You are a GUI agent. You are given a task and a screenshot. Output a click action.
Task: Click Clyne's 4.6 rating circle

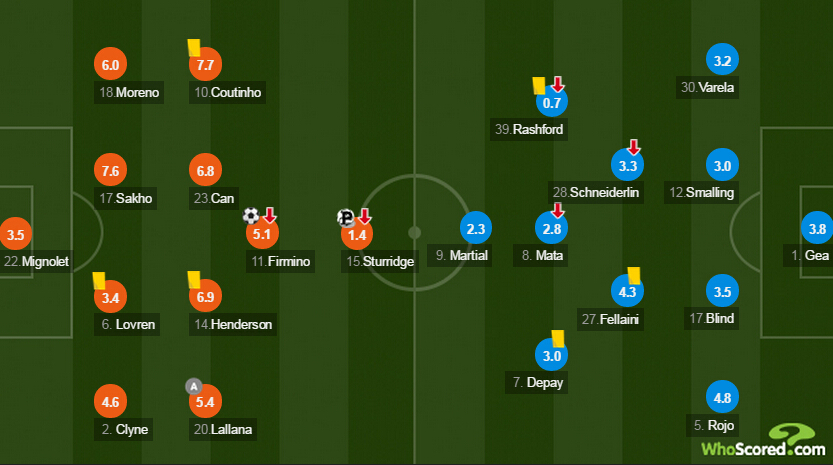(x=110, y=403)
